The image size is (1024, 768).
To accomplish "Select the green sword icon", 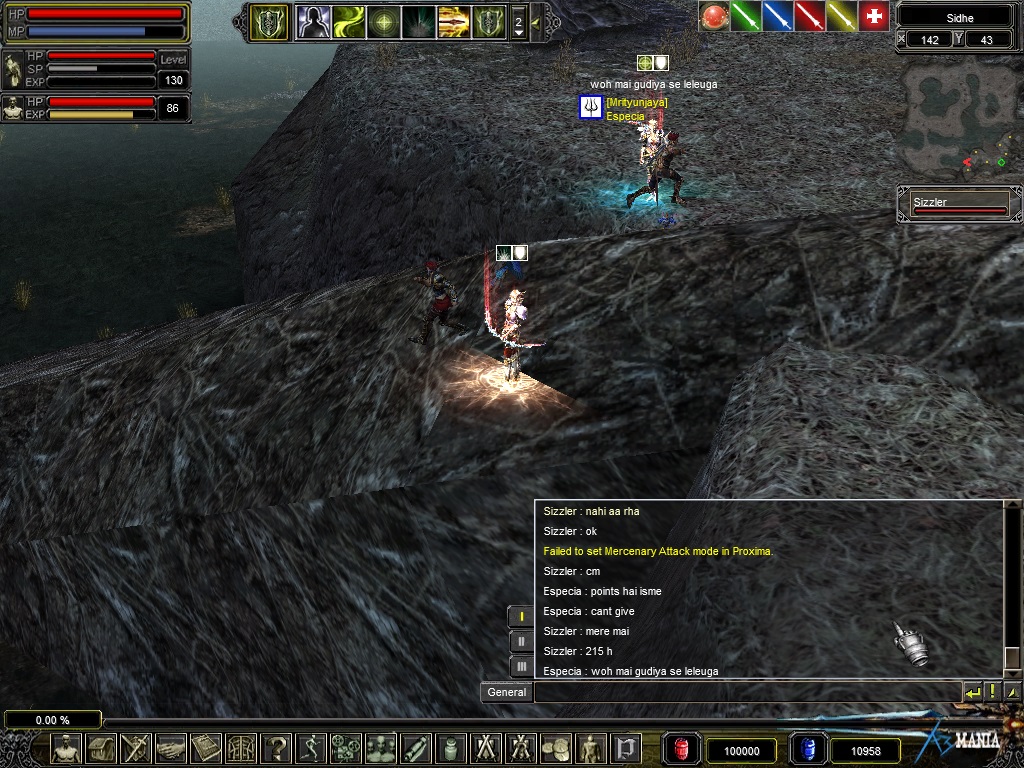I will [x=745, y=16].
